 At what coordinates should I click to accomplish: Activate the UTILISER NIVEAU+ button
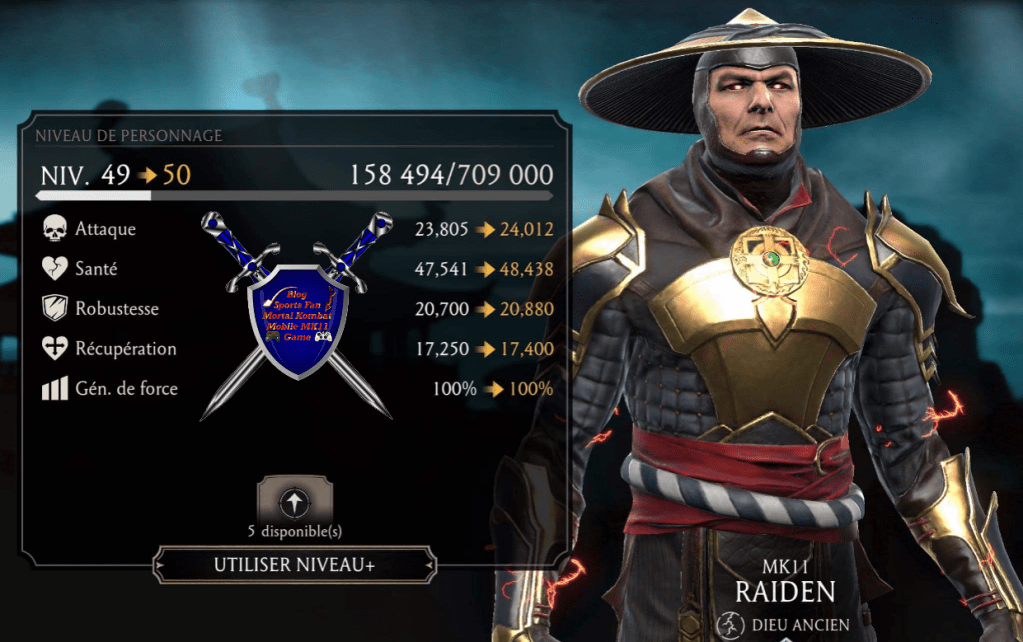coord(294,564)
